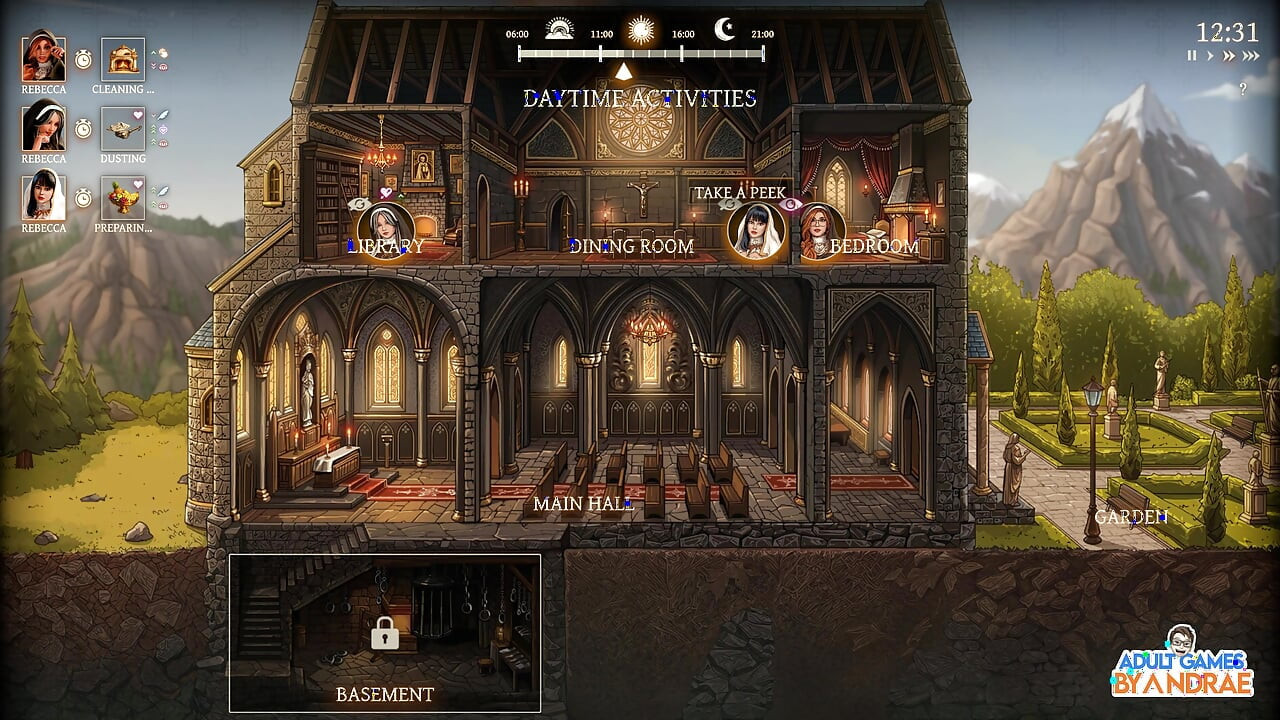This screenshot has height=720, width=1280.
Task: Click the Cleaning fireplace activity icon
Action: tap(122, 59)
